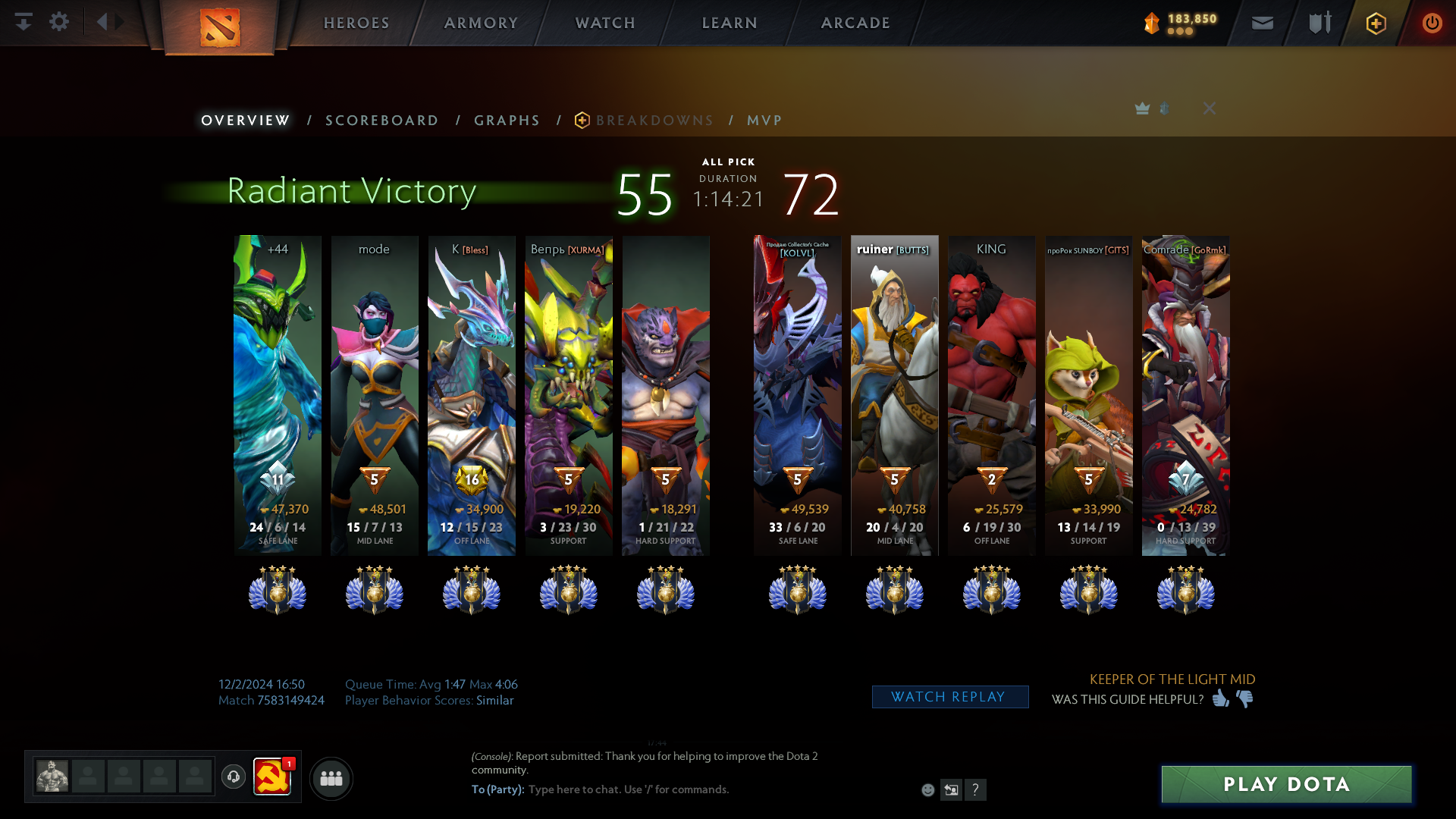Select the Learn menu entry
This screenshot has width=1456, height=819.
tap(730, 23)
